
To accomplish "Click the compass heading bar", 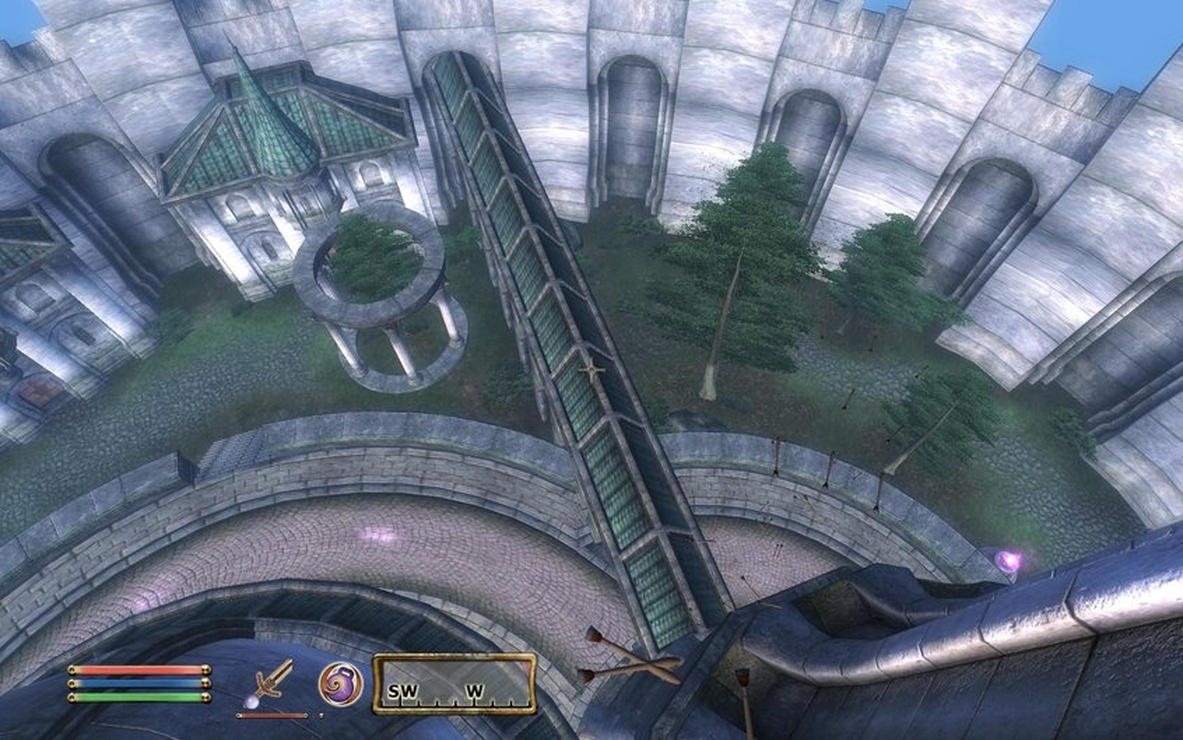I will [454, 684].
